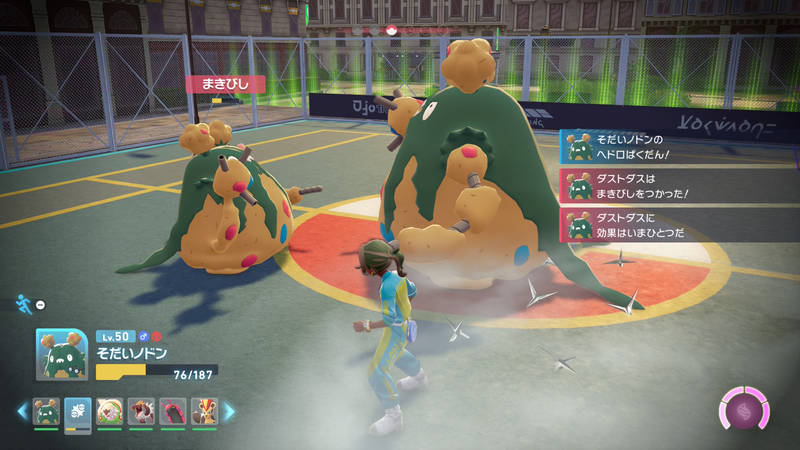Toggle the blue running figure icon
Viewport: 800px width, 450px height.
[x=23, y=302]
